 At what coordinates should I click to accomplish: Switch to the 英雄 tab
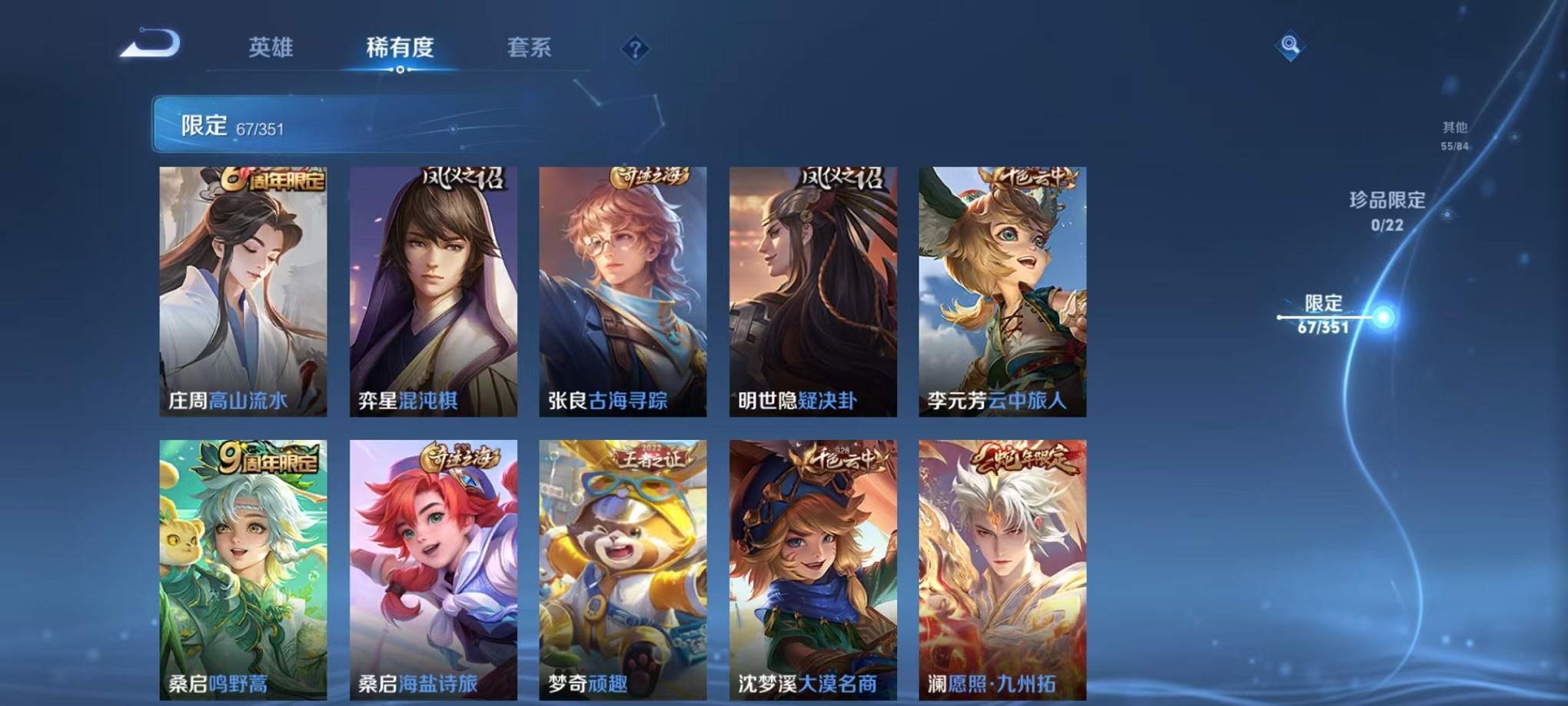(x=271, y=46)
